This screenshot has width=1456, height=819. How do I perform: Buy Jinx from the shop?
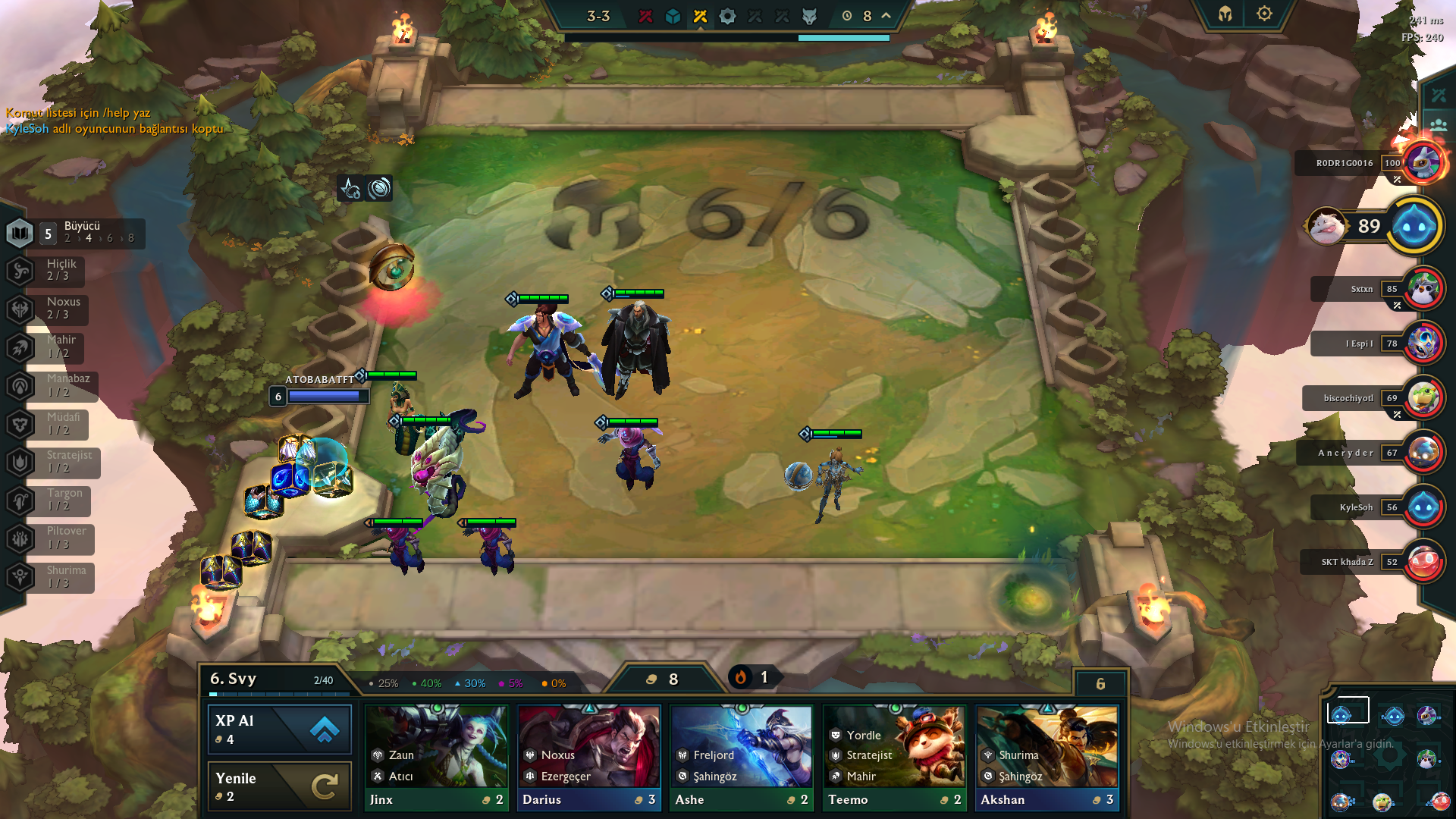point(436,758)
